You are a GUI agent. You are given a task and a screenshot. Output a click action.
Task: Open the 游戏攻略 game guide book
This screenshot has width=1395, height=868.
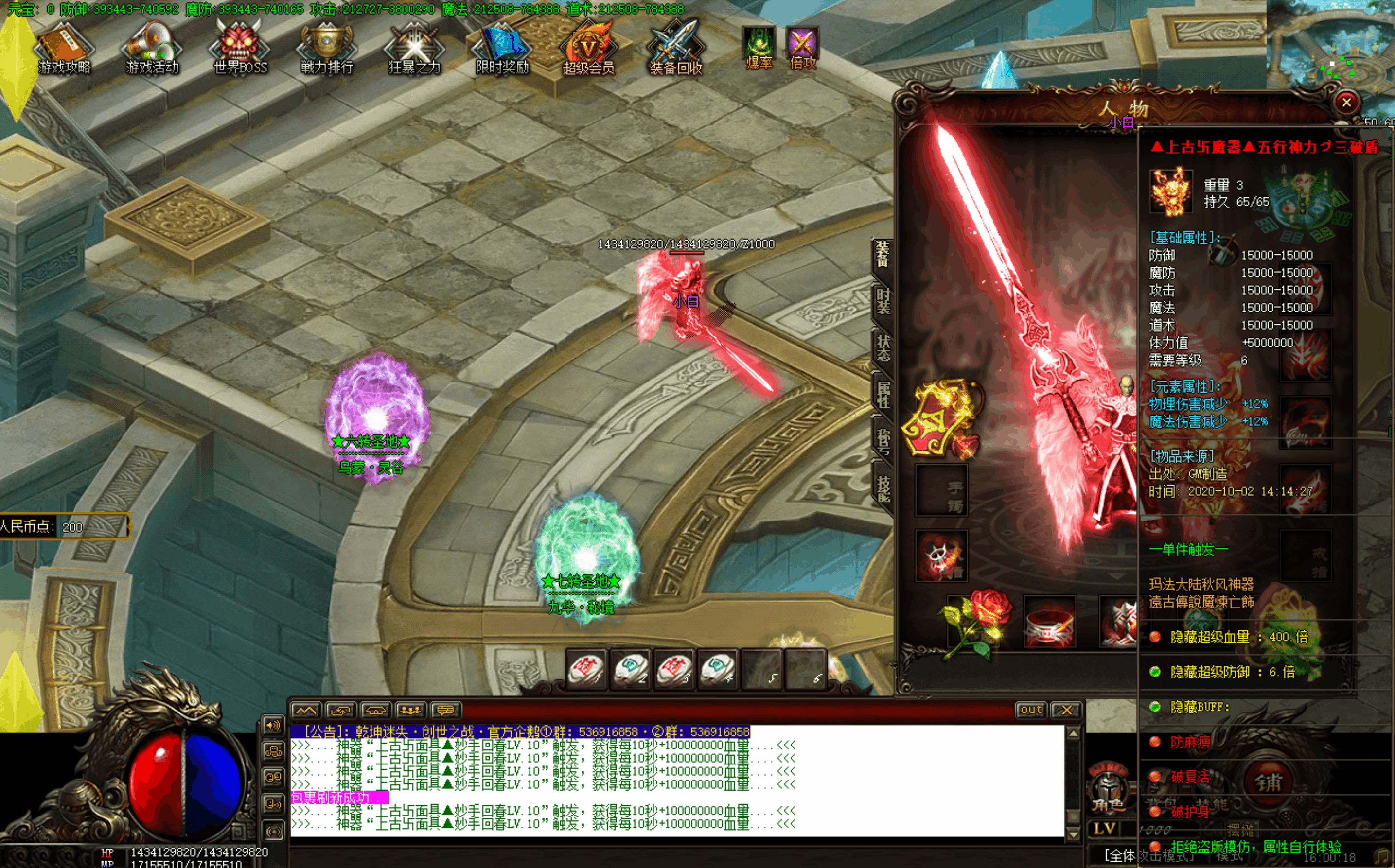pos(64,48)
